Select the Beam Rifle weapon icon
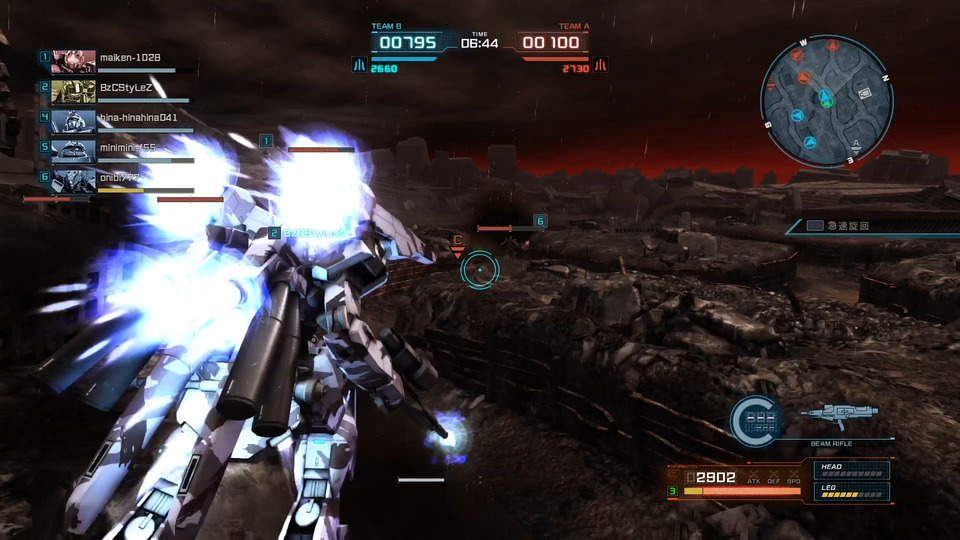Viewport: 960px width, 540px height. 840,413
